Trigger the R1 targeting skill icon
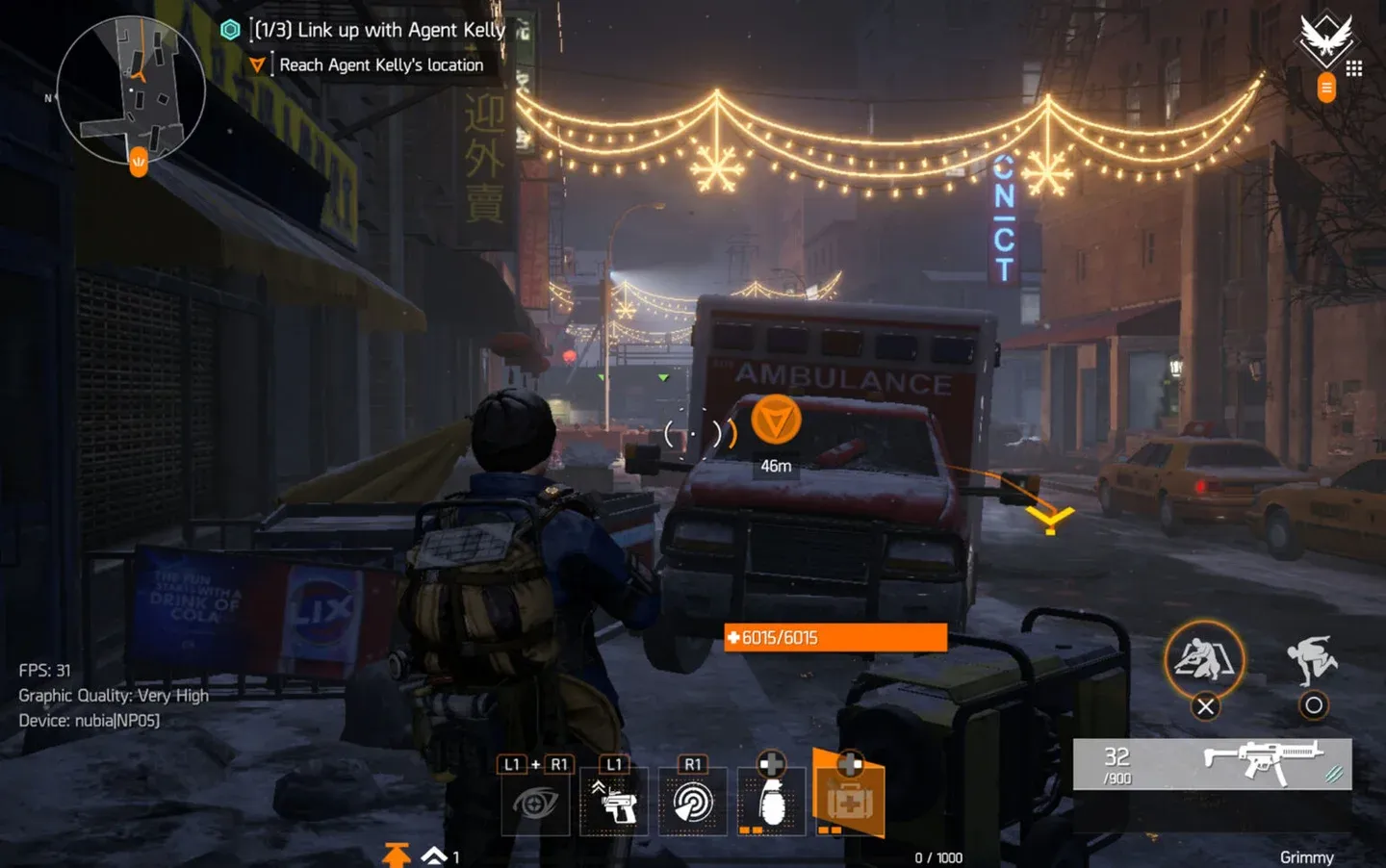This screenshot has height=868, width=1386. (692, 802)
